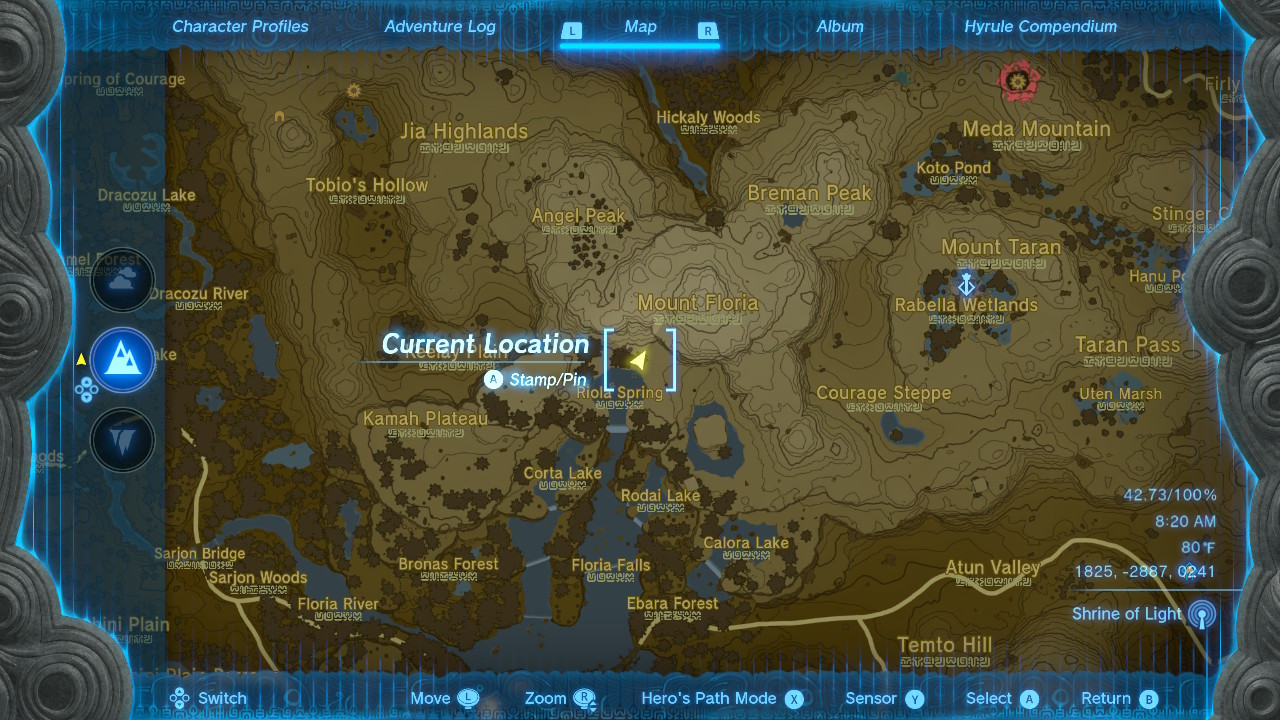Click the Shrine of Light icon
Screen dimensions: 1280x720
point(1199,613)
